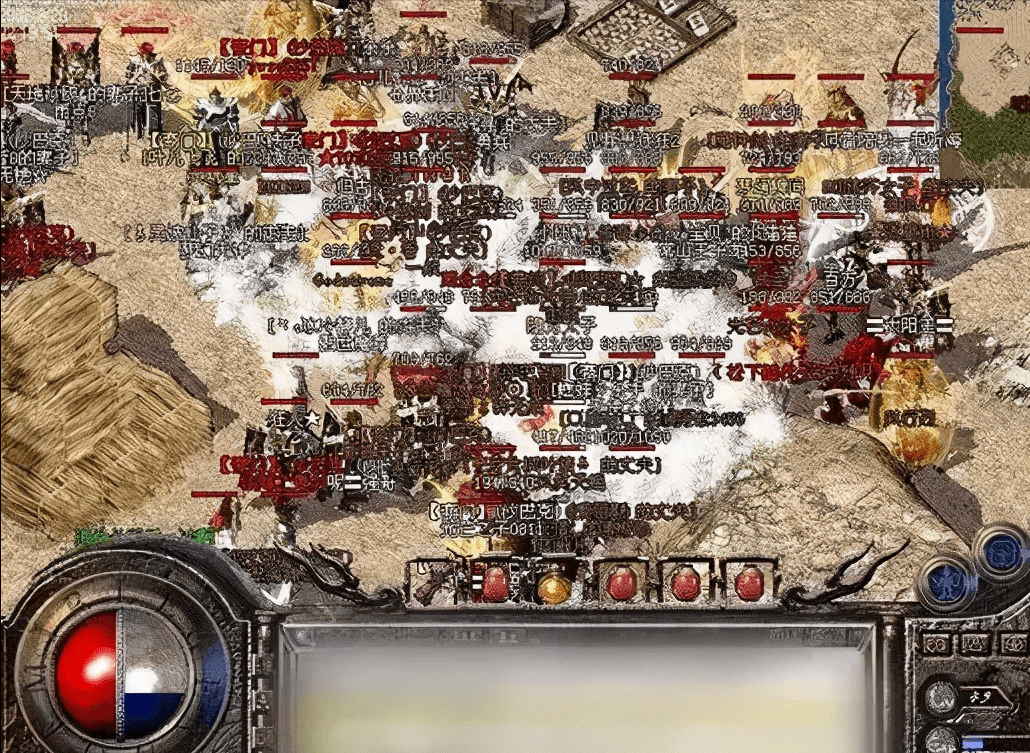Select the dark non-potion item in the belt
1030x753 pixels.
pyautogui.click(x=434, y=583)
